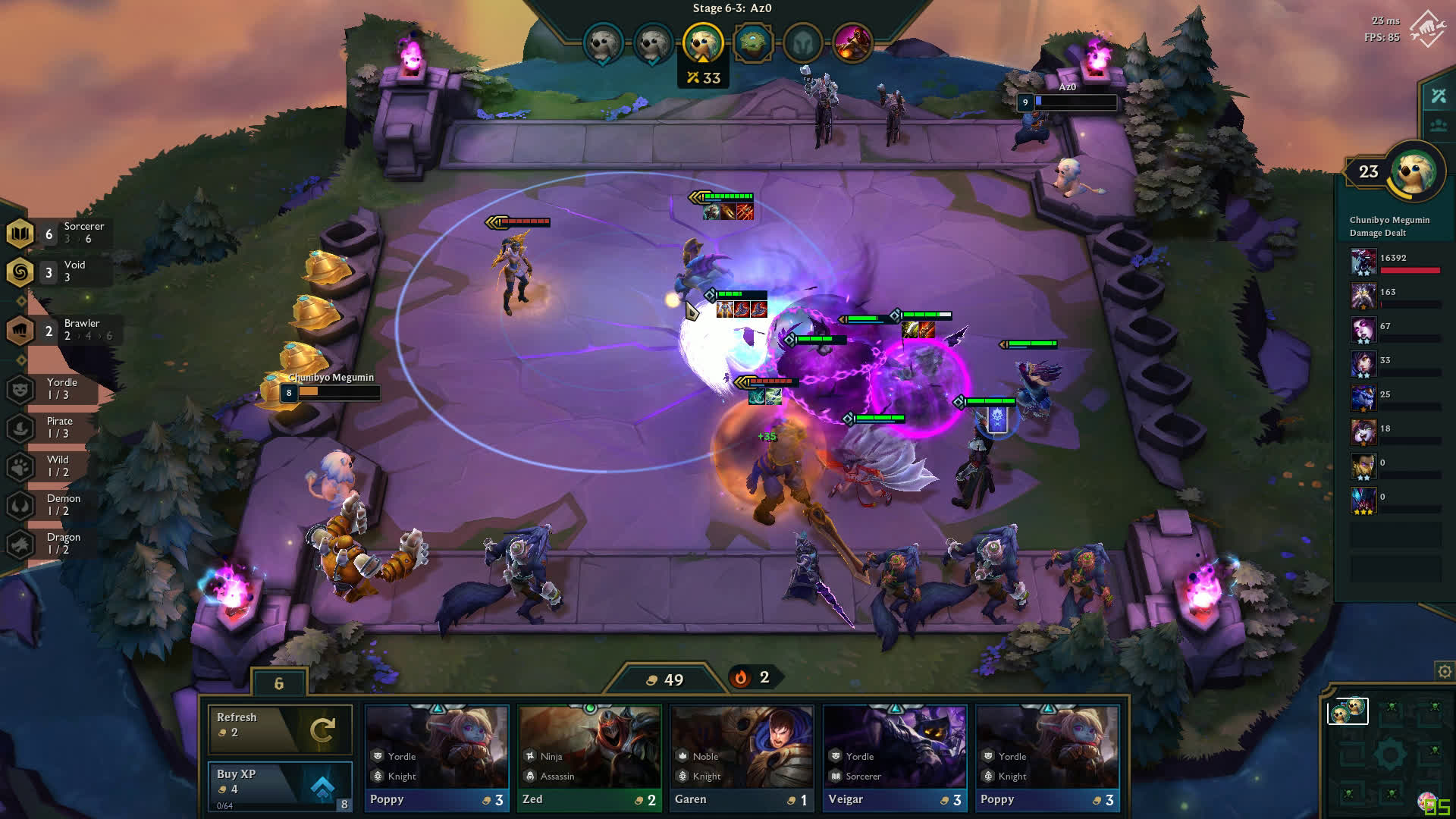Buy XP for 4 gold

[280, 786]
